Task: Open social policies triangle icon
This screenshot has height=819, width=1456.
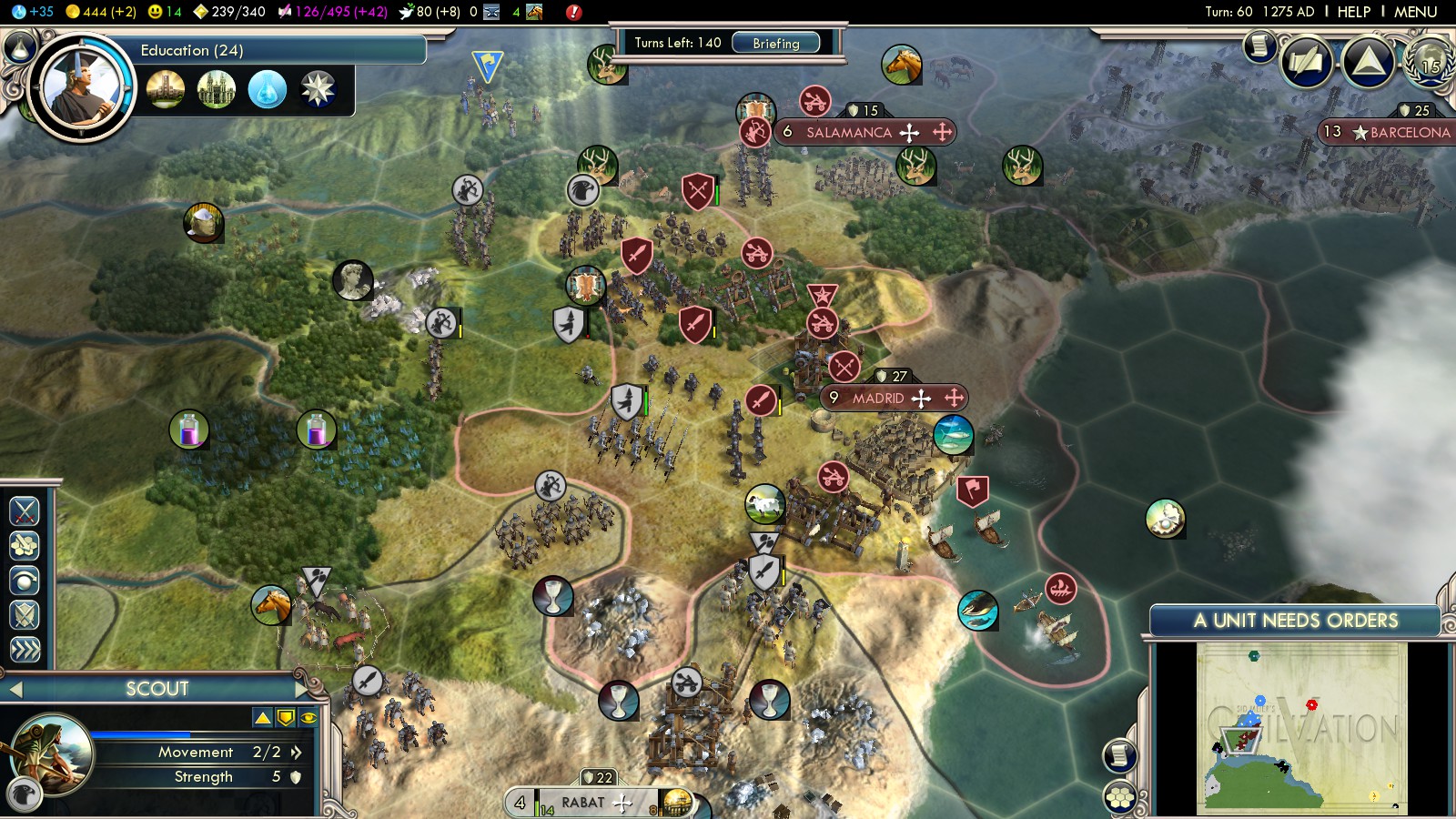Action: [1368, 62]
